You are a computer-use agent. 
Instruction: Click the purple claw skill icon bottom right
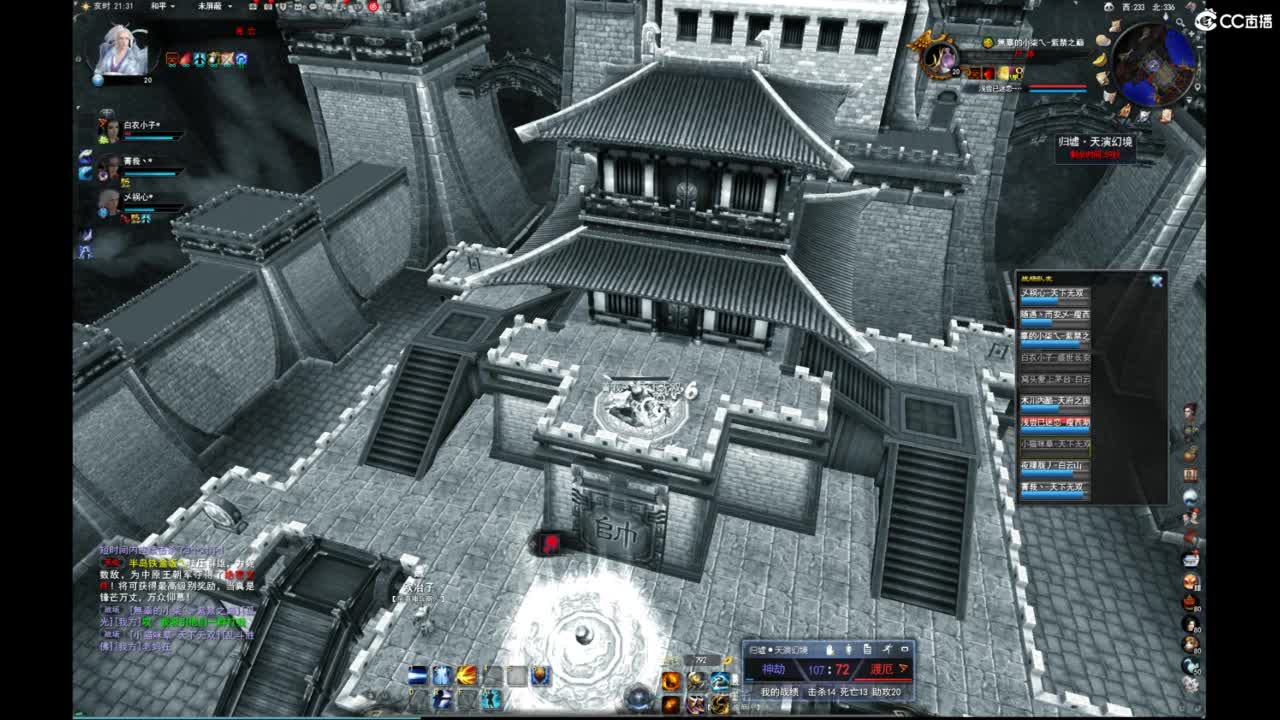pos(696,703)
